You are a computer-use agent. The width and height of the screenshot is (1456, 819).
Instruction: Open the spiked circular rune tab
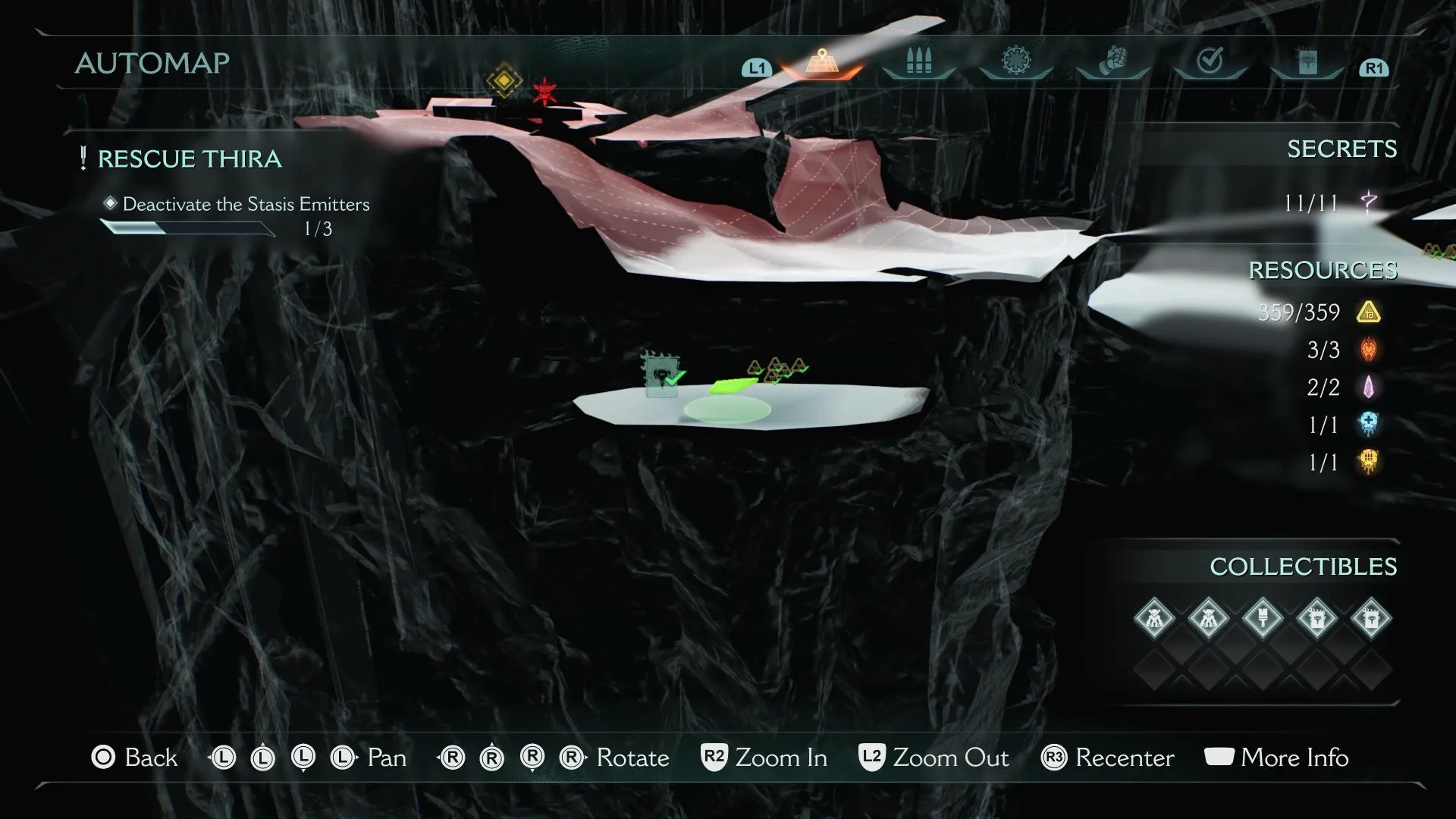tap(1015, 61)
